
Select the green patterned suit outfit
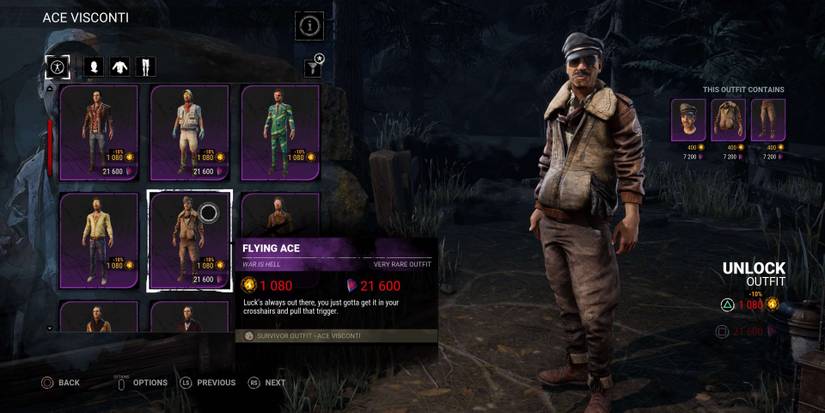pos(279,132)
